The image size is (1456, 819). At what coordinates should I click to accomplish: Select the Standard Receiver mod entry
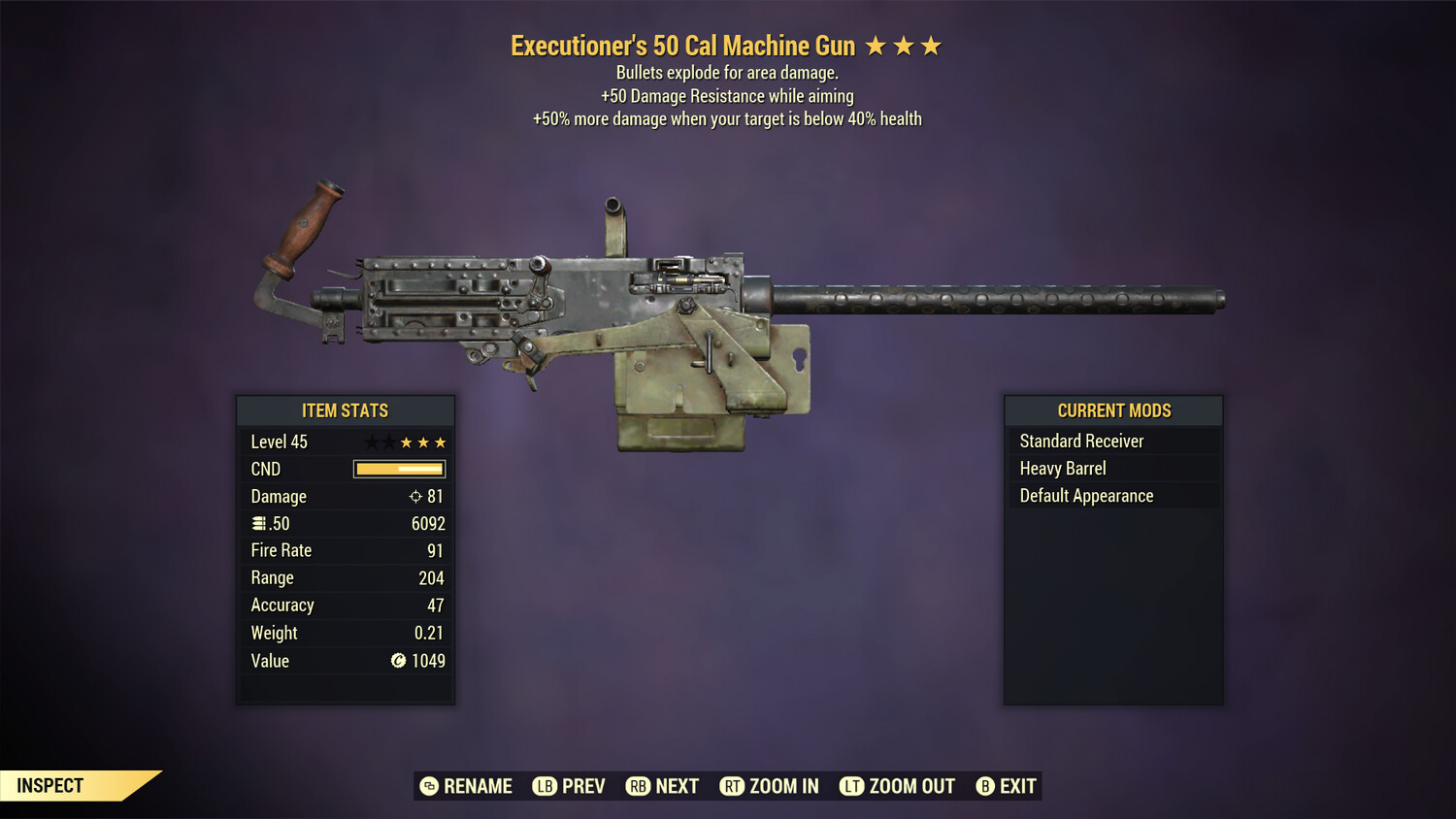(1081, 441)
